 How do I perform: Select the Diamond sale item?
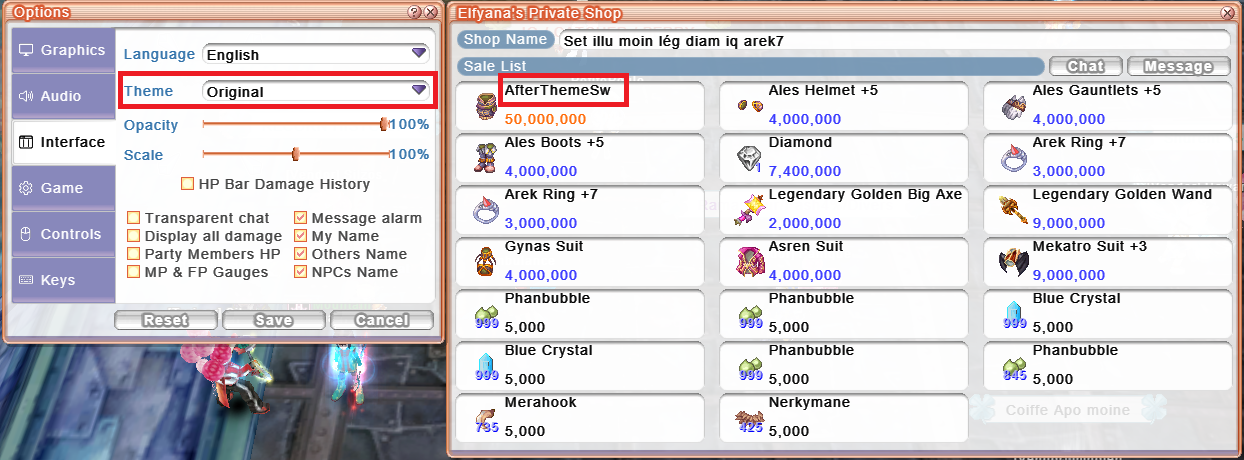844,154
